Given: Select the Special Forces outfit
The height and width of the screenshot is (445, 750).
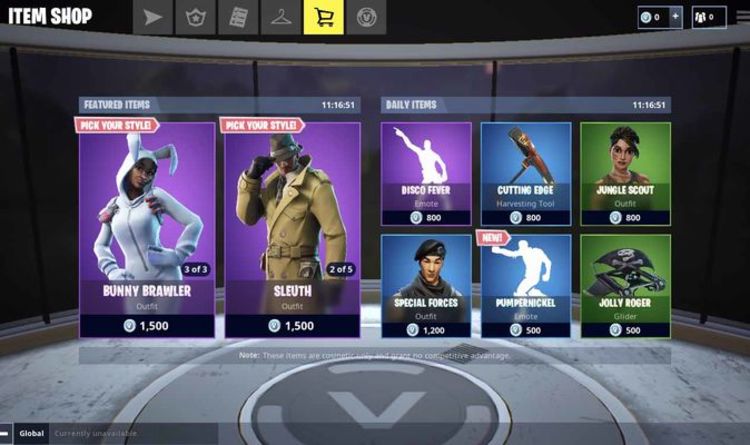Looking at the screenshot, I should (425, 284).
